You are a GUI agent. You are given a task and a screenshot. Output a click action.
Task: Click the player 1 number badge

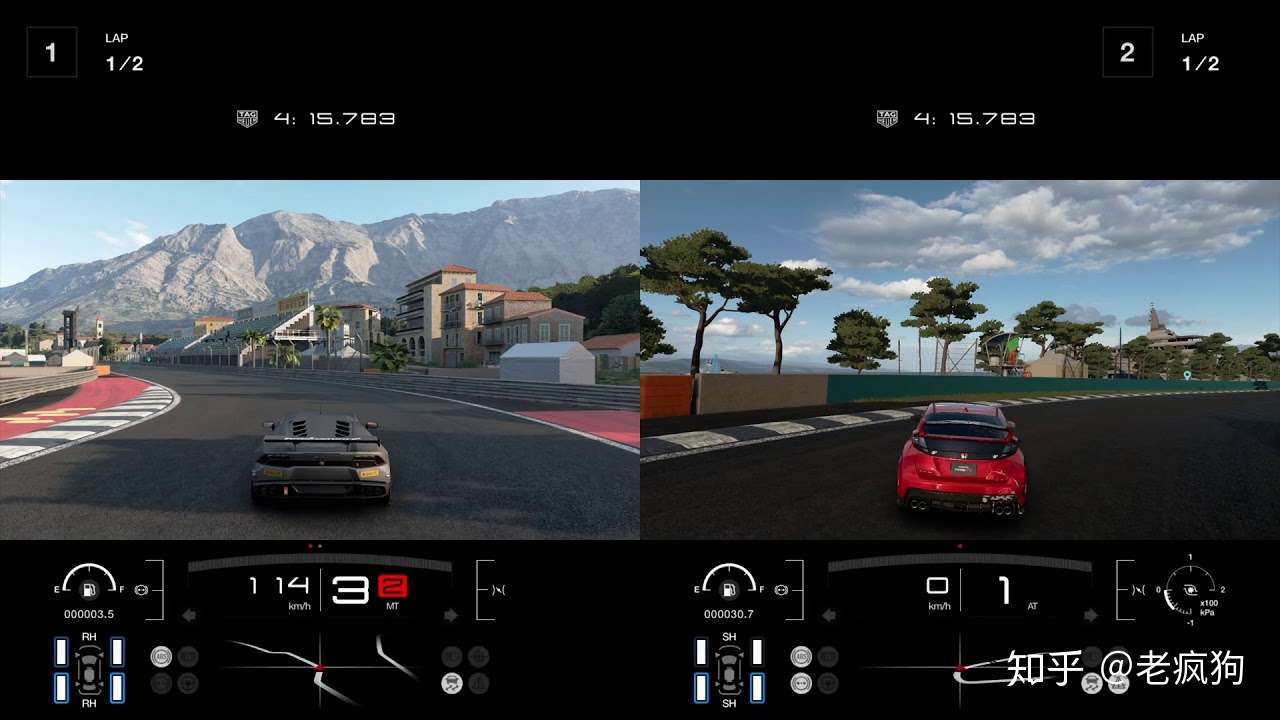(x=51, y=52)
